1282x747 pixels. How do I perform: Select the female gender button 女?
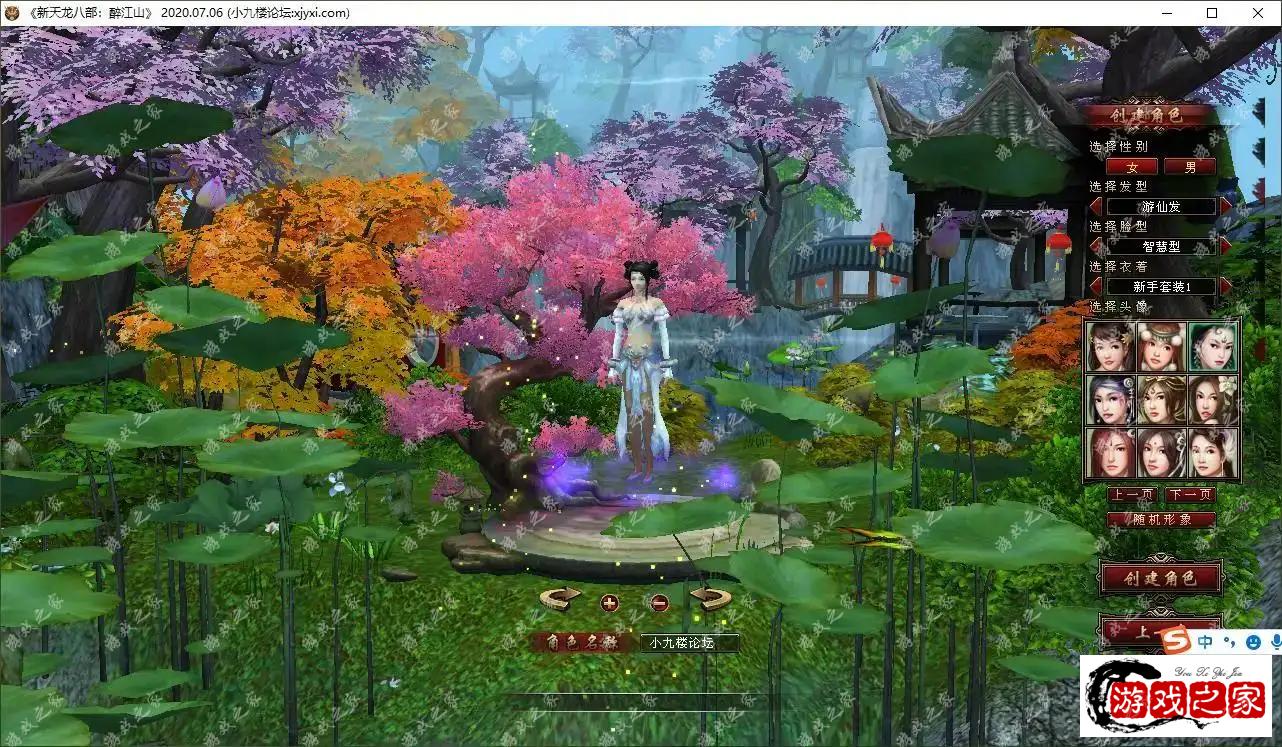pyautogui.click(x=1132, y=167)
